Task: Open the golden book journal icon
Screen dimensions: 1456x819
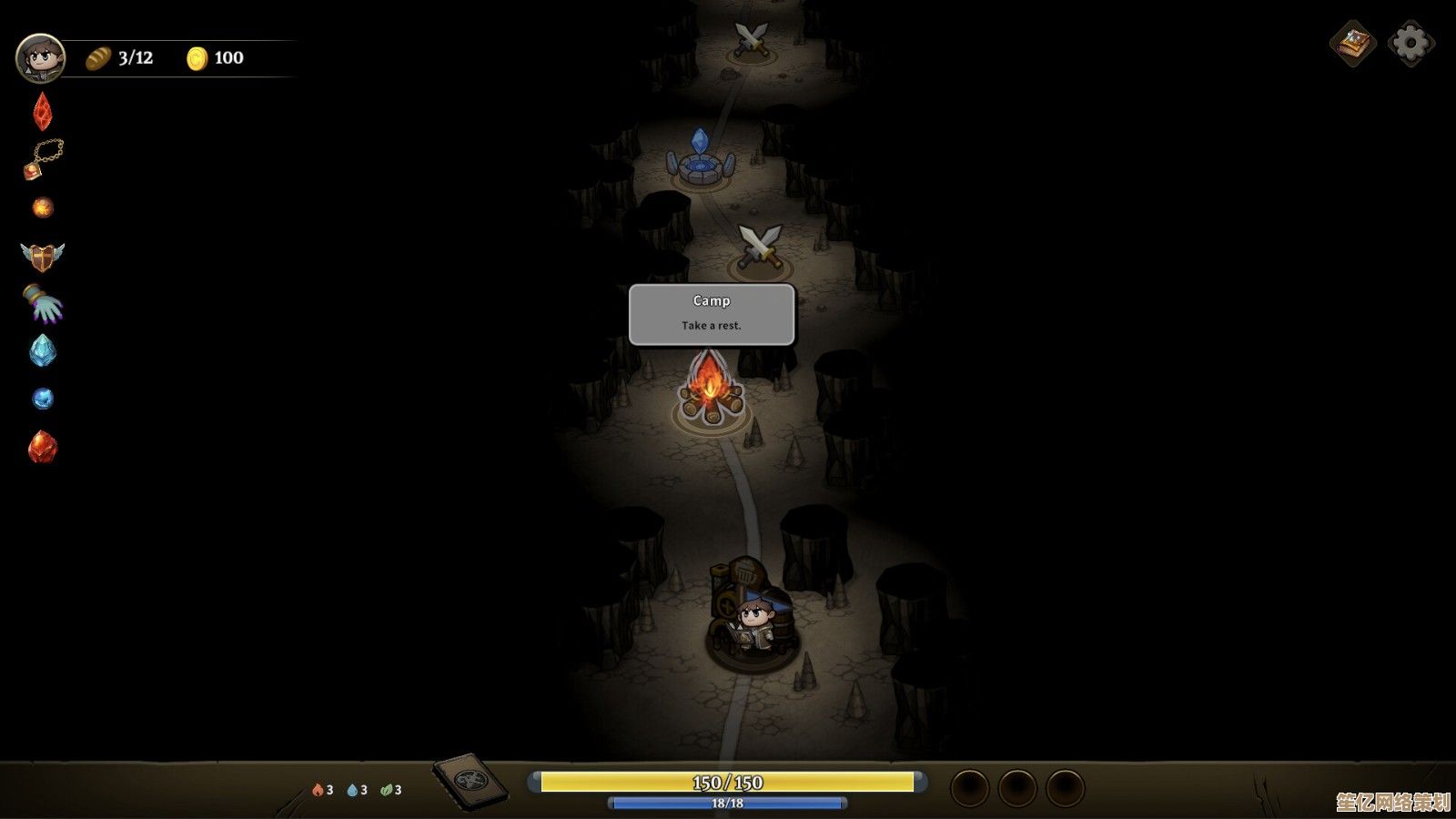Action: coord(1353,43)
